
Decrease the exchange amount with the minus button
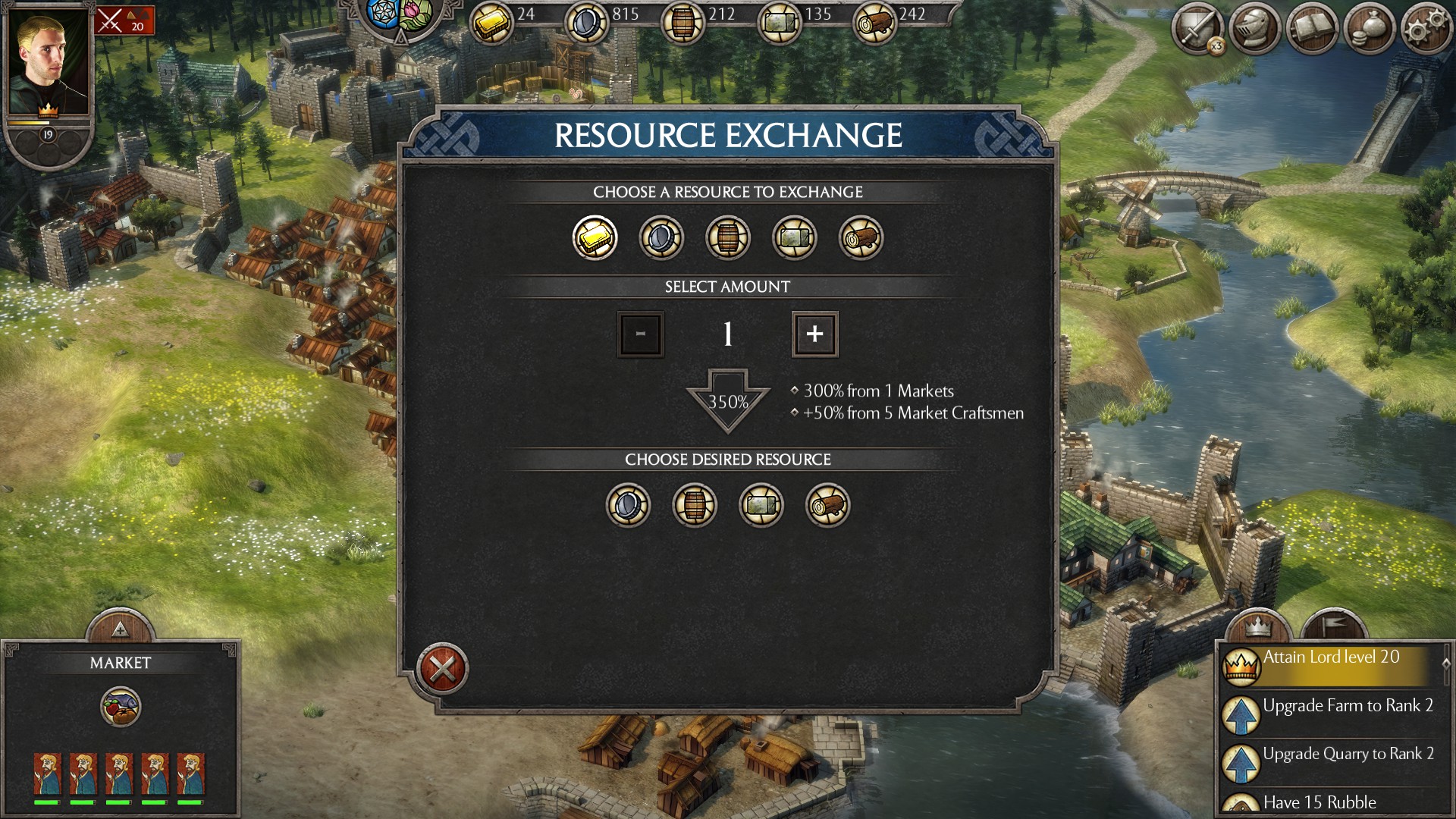coord(640,334)
